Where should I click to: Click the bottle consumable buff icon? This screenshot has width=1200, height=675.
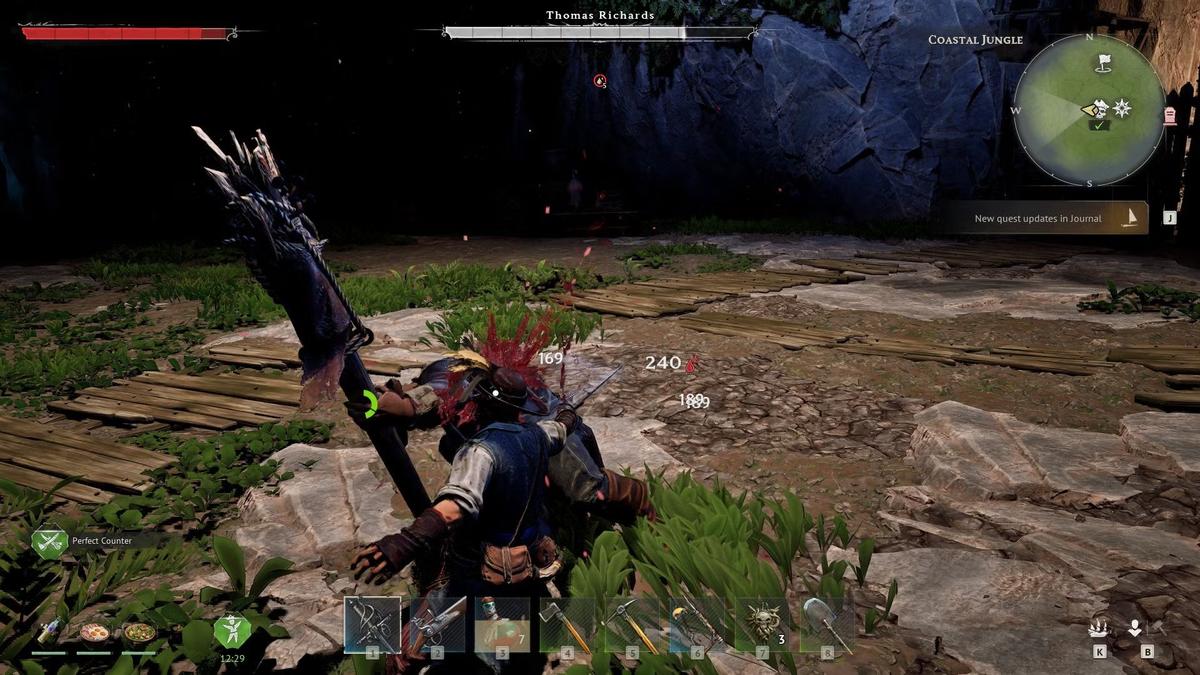pyautogui.click(x=48, y=632)
